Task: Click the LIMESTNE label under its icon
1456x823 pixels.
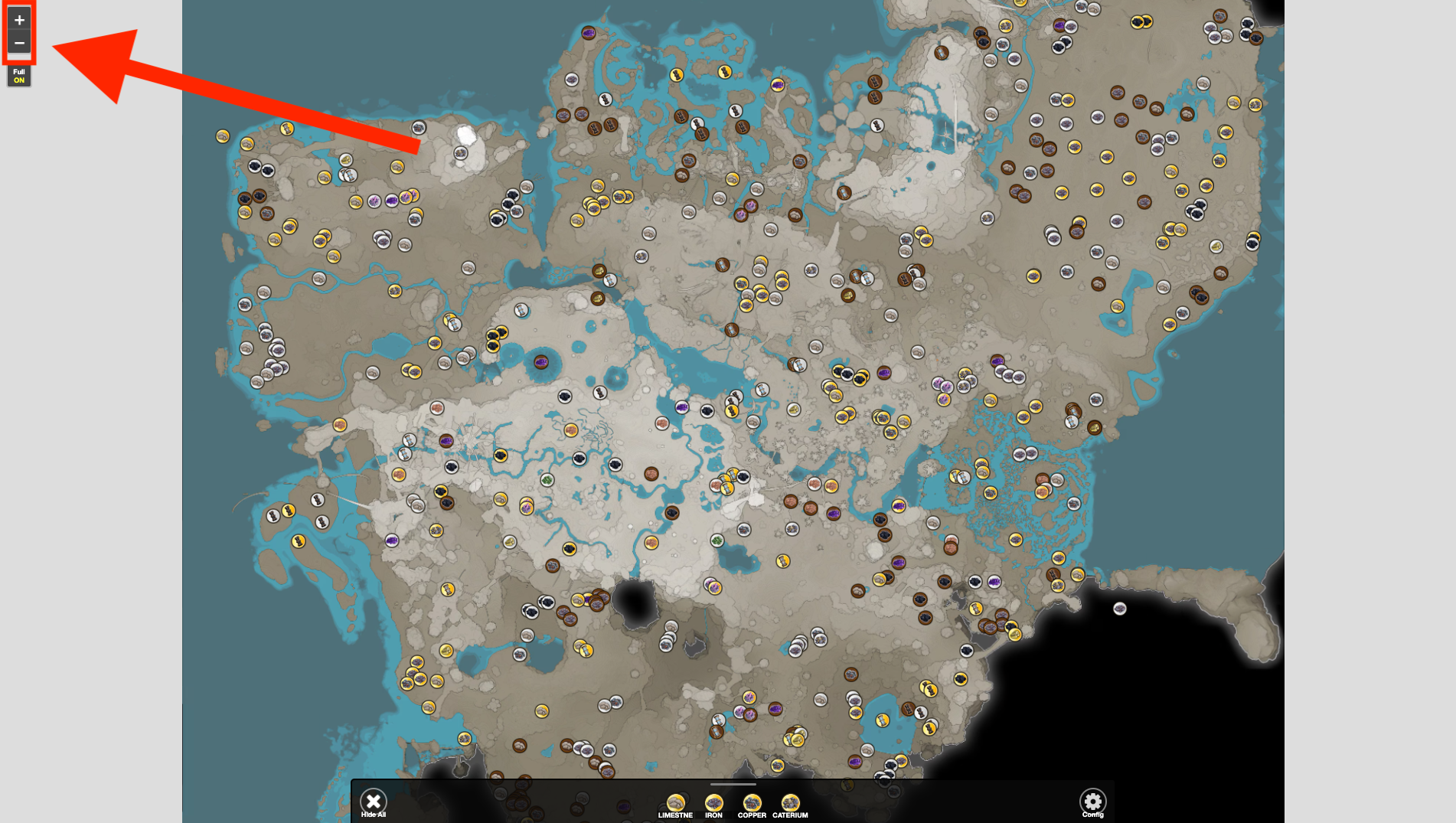Action: (677, 816)
